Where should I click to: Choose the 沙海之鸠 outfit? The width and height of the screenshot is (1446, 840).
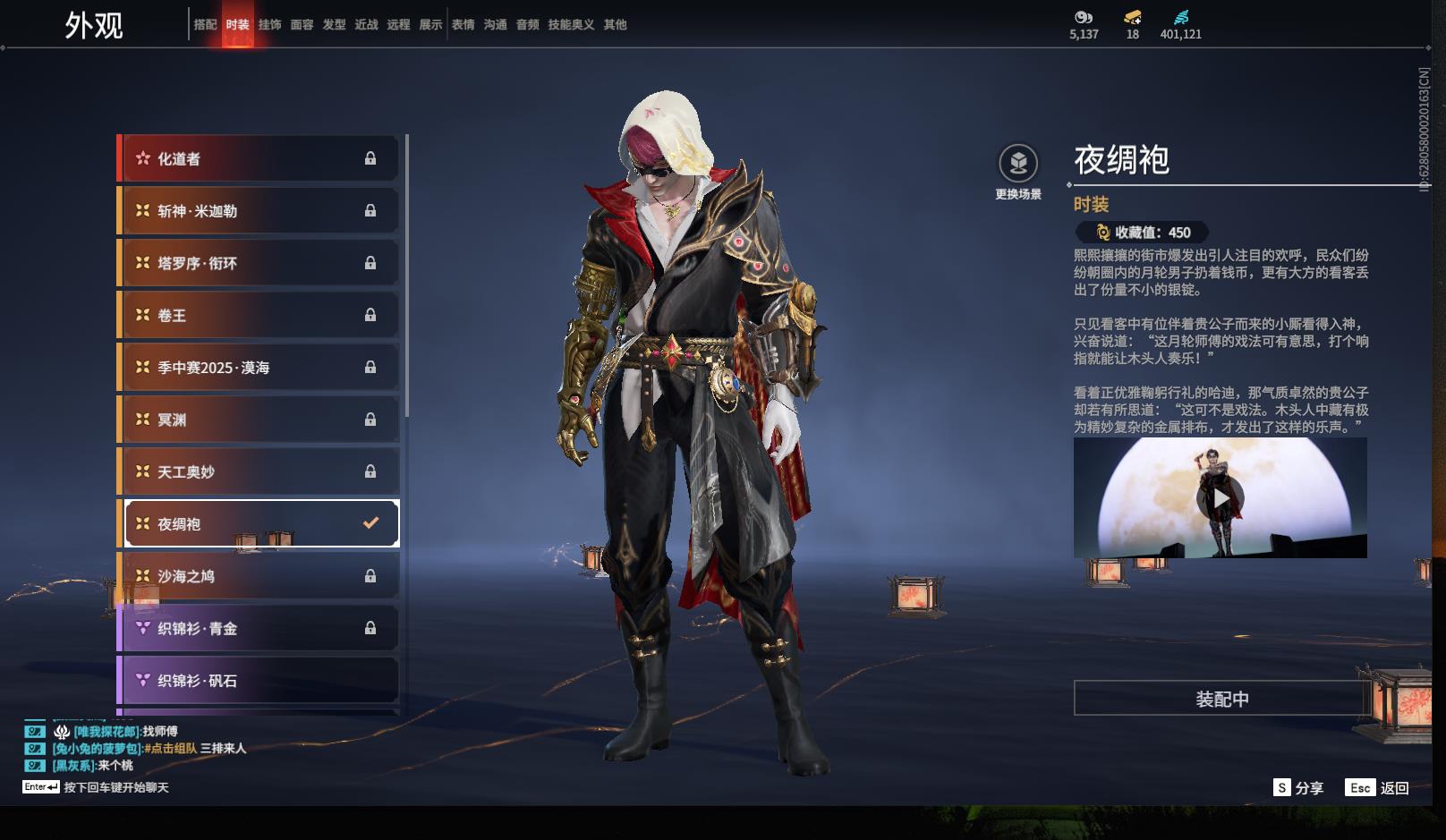(259, 576)
